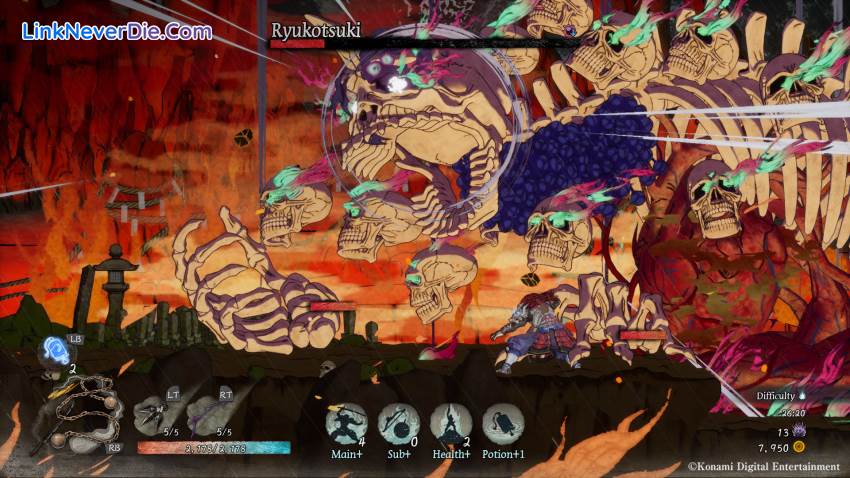Select the Health+ upgrade icon

pos(451,424)
